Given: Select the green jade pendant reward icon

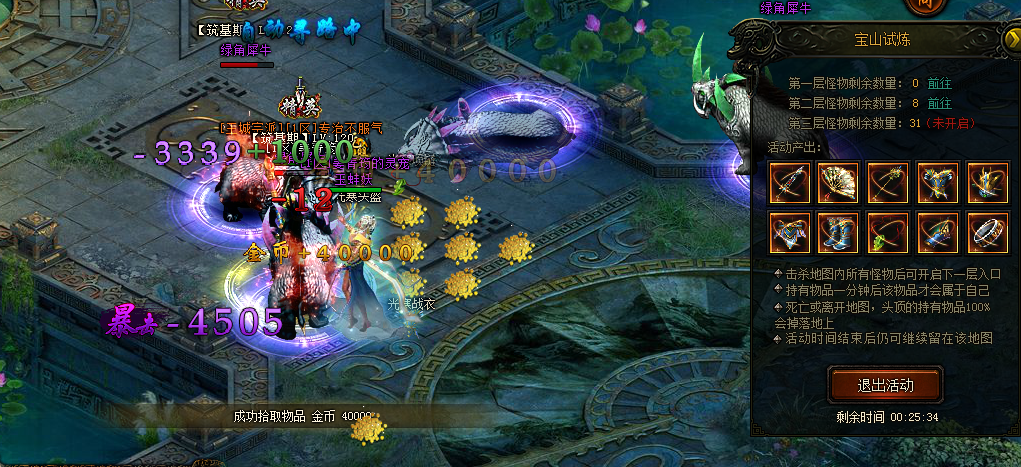Looking at the screenshot, I should click(x=888, y=232).
